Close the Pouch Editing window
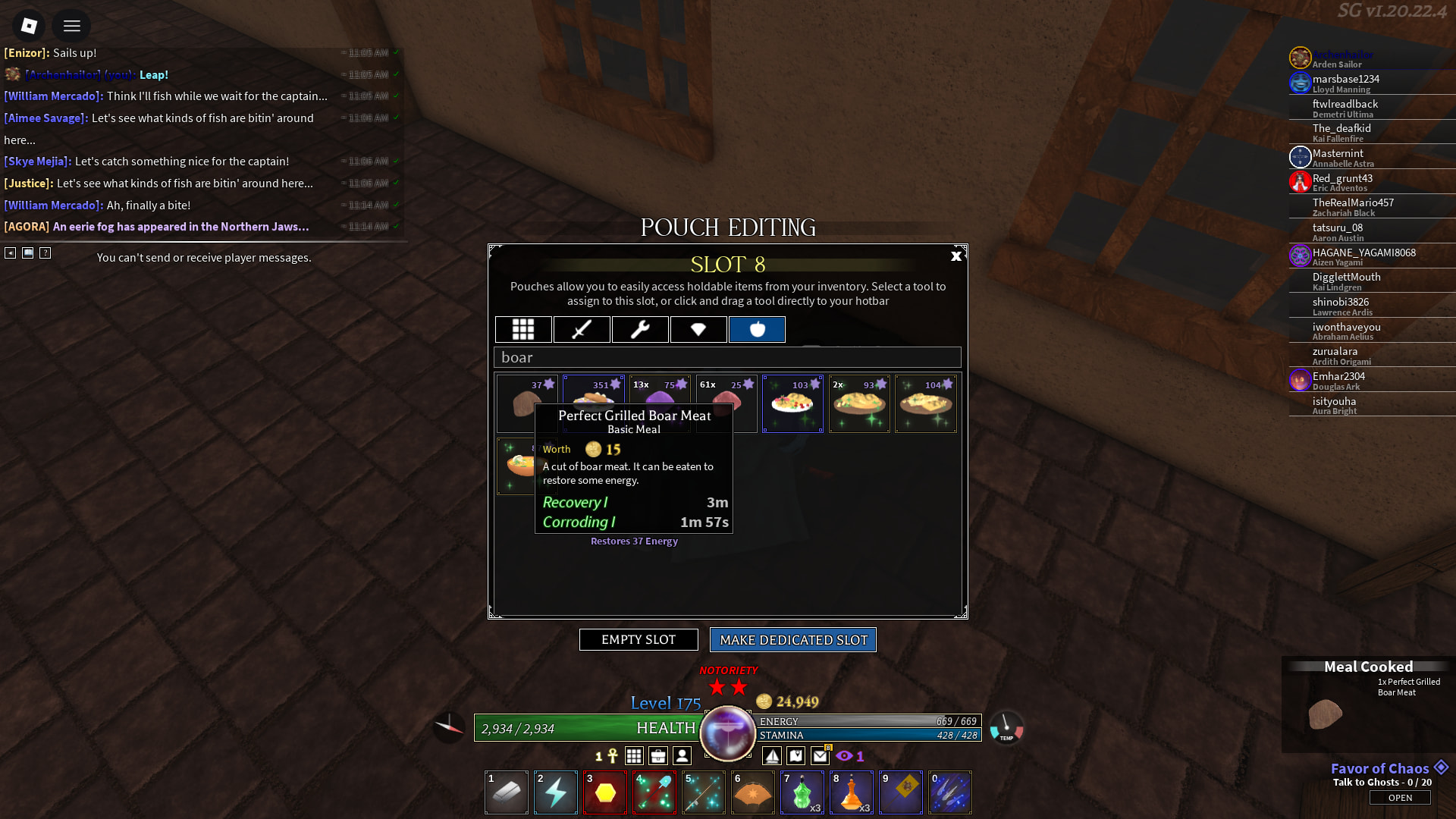Screen dimensions: 1456x819 coord(955,256)
